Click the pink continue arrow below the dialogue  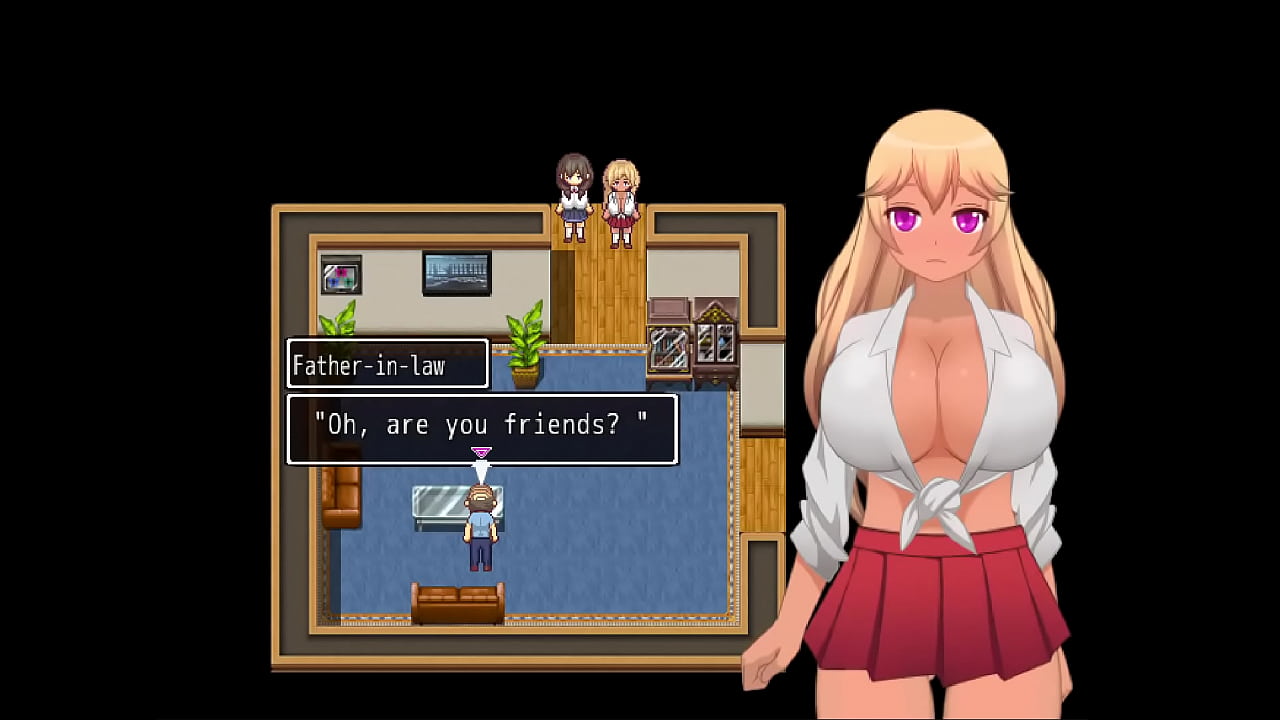click(x=481, y=453)
